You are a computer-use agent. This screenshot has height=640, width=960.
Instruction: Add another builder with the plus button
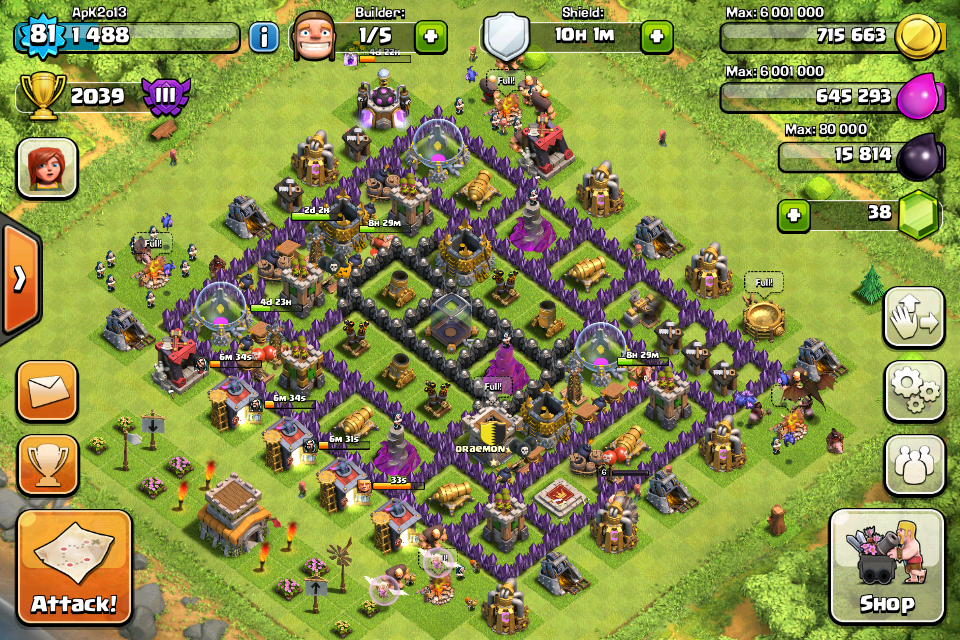pos(431,37)
